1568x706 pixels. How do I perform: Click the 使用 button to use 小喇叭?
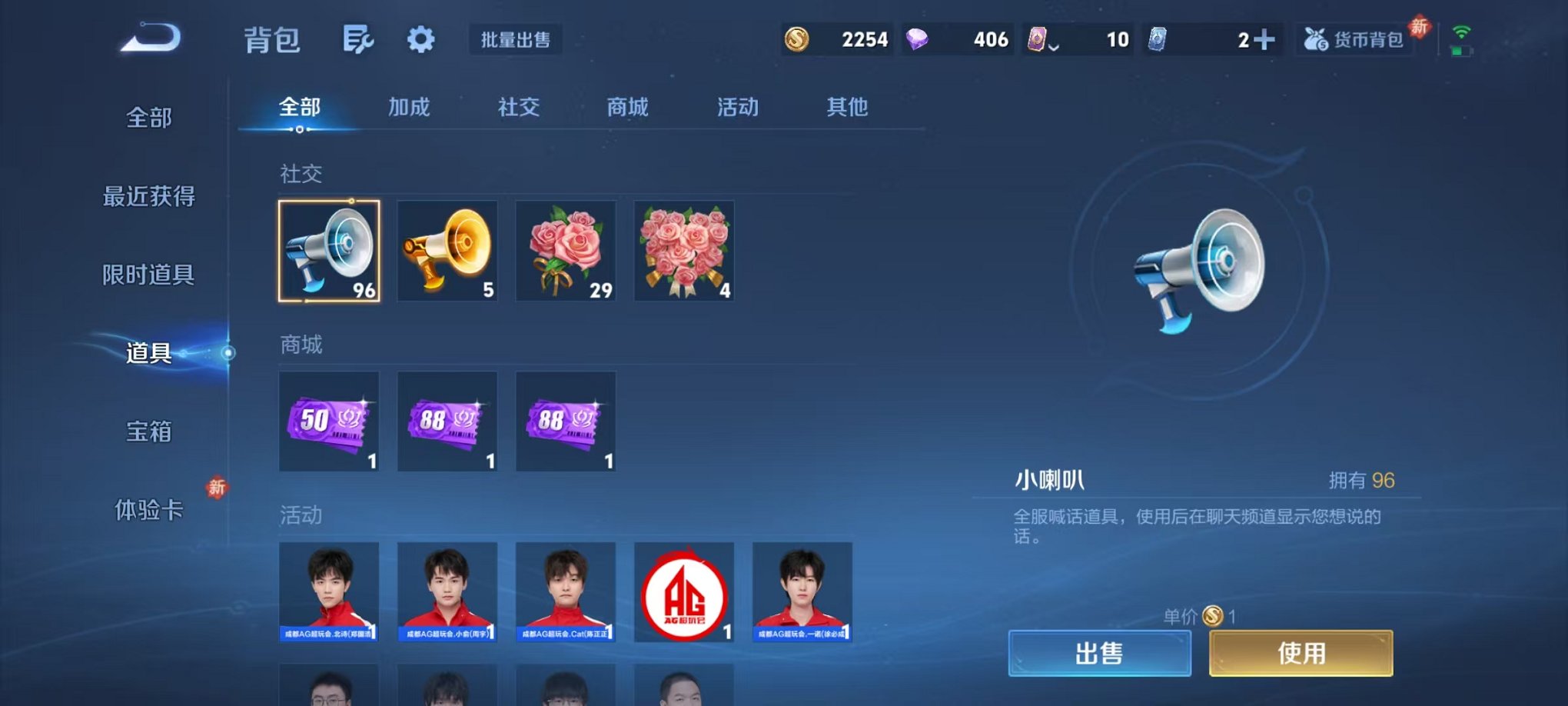pyautogui.click(x=1301, y=651)
